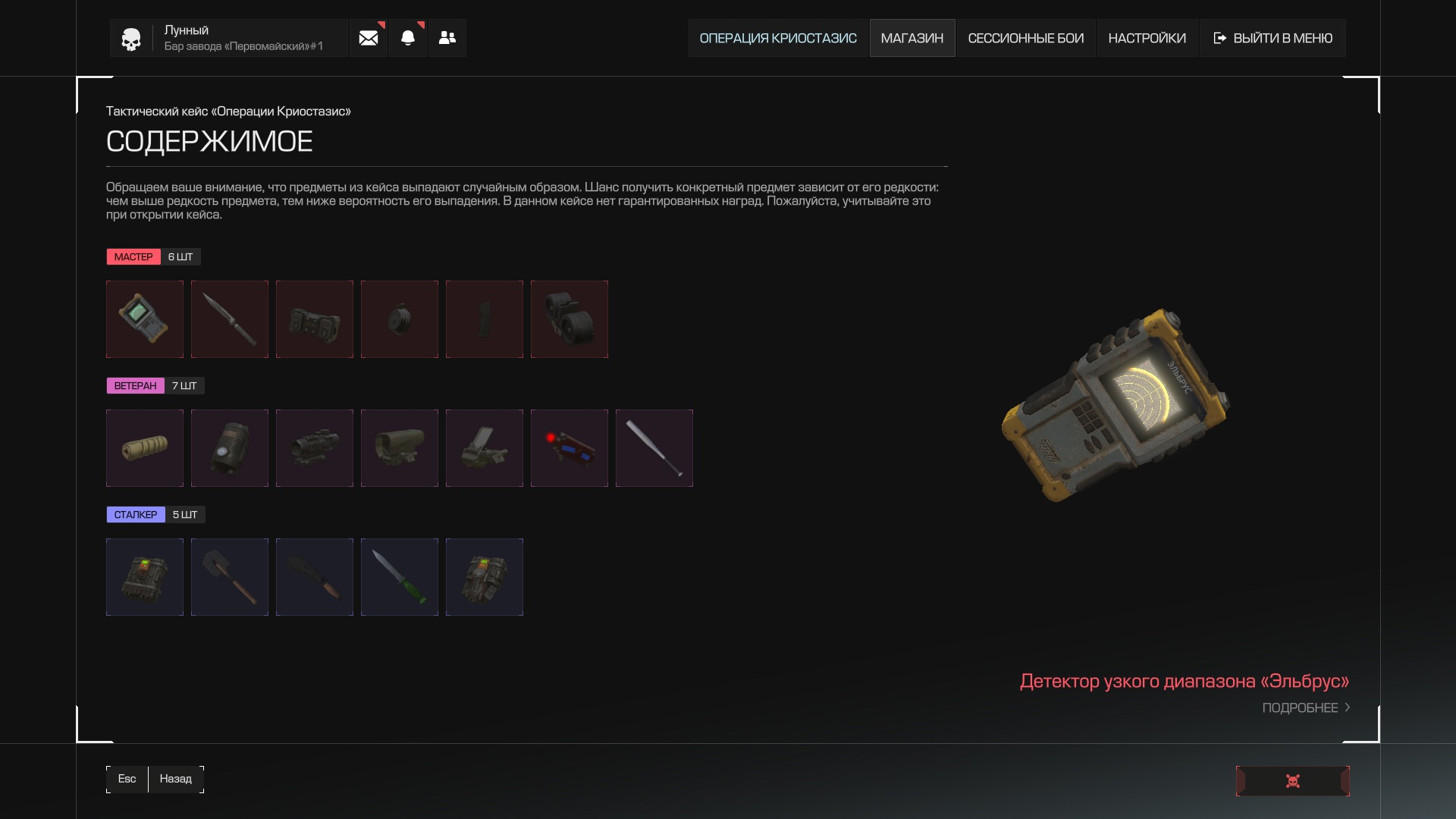This screenshot has height=819, width=1456.
Task: Open the Операция Криостазис tab
Action: (777, 38)
